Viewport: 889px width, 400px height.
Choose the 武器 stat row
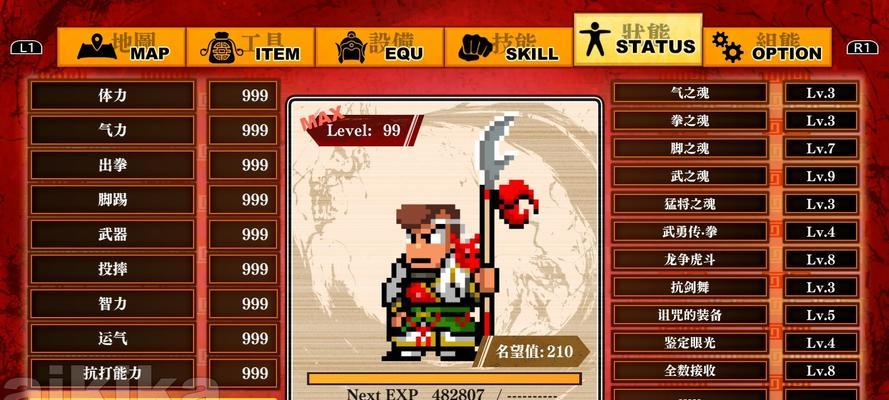(x=112, y=235)
